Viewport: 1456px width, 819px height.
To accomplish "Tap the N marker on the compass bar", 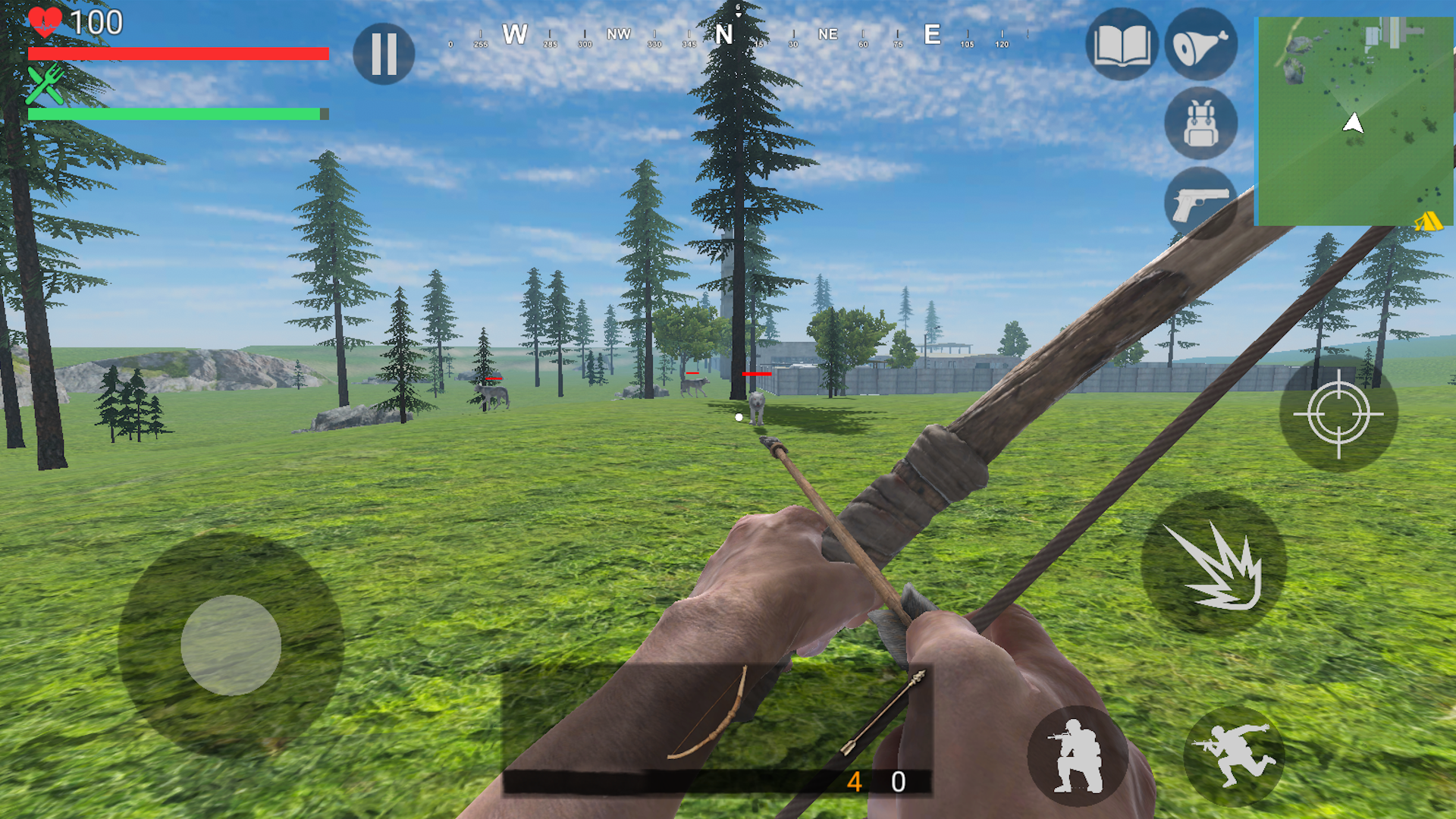I will click(725, 34).
